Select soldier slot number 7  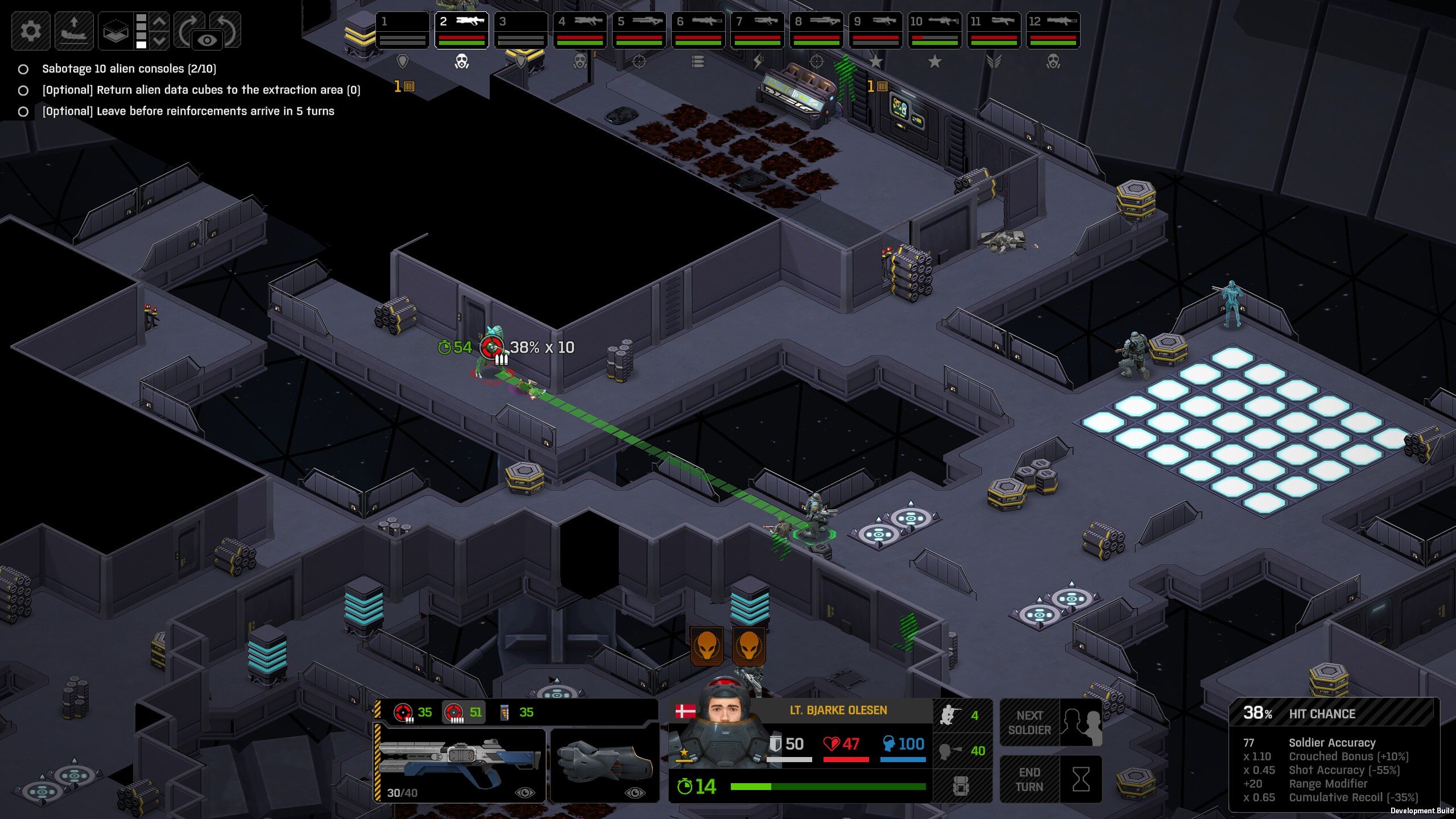757,30
